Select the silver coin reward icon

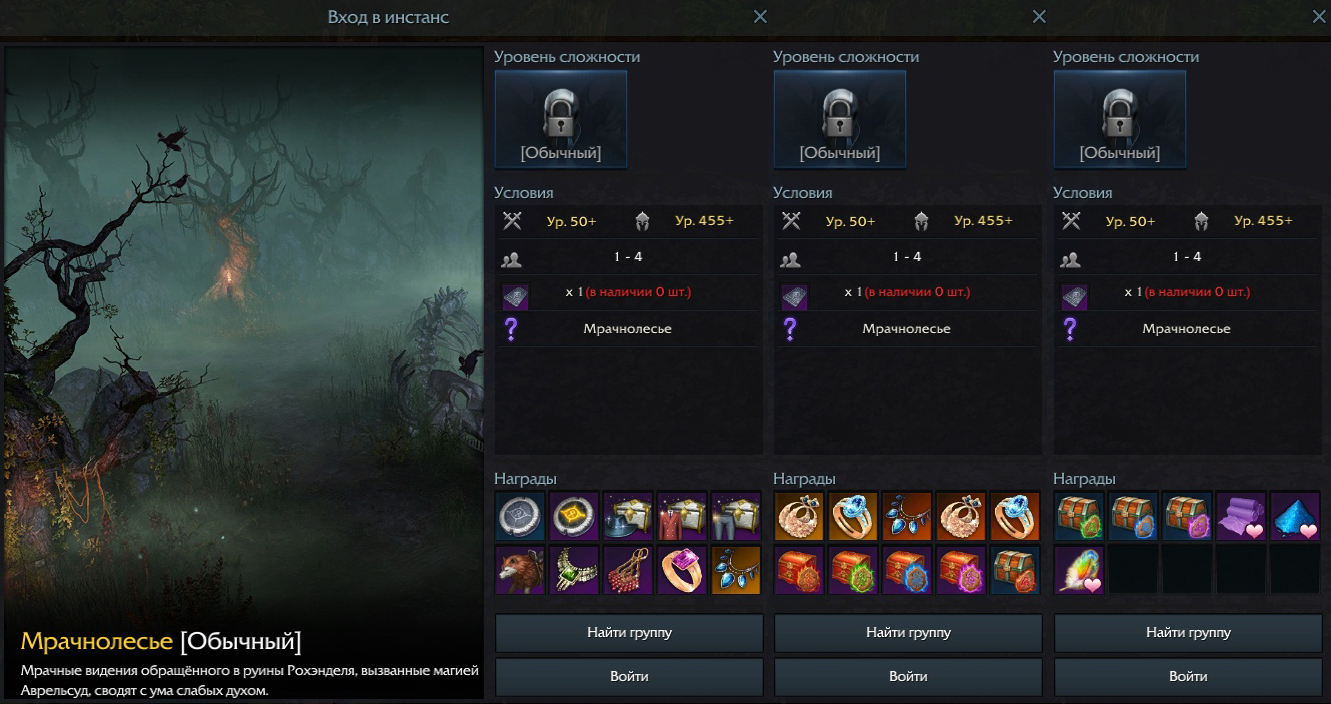[520, 516]
